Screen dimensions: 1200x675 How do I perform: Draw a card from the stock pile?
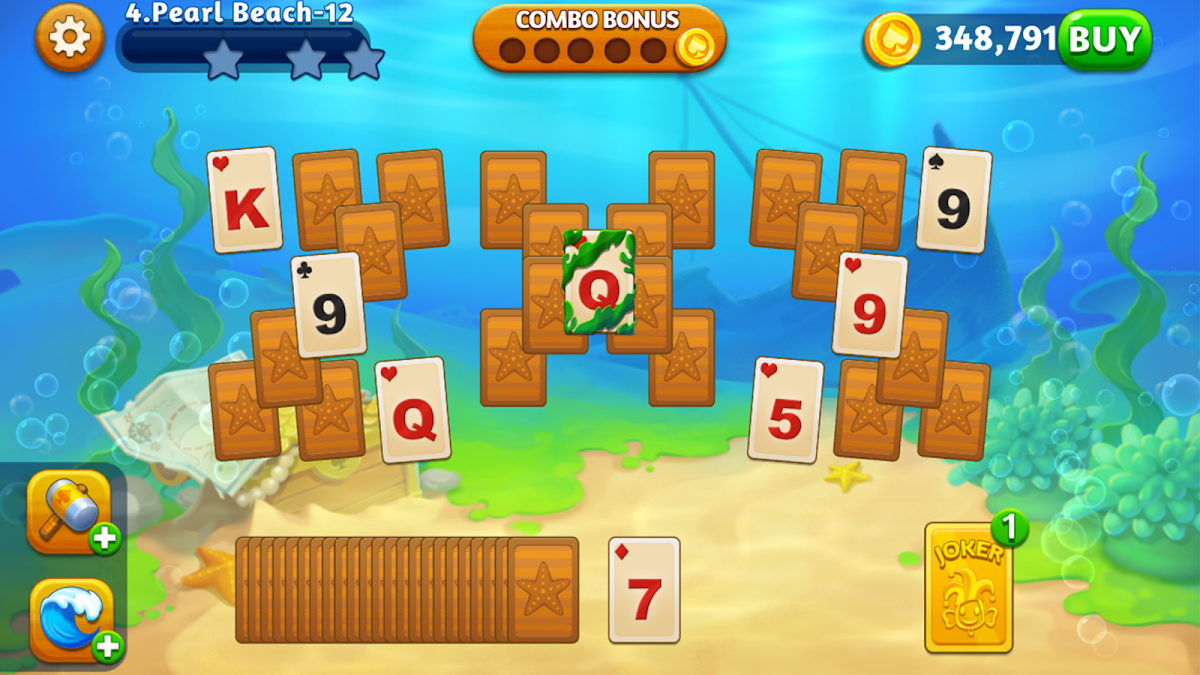542,590
